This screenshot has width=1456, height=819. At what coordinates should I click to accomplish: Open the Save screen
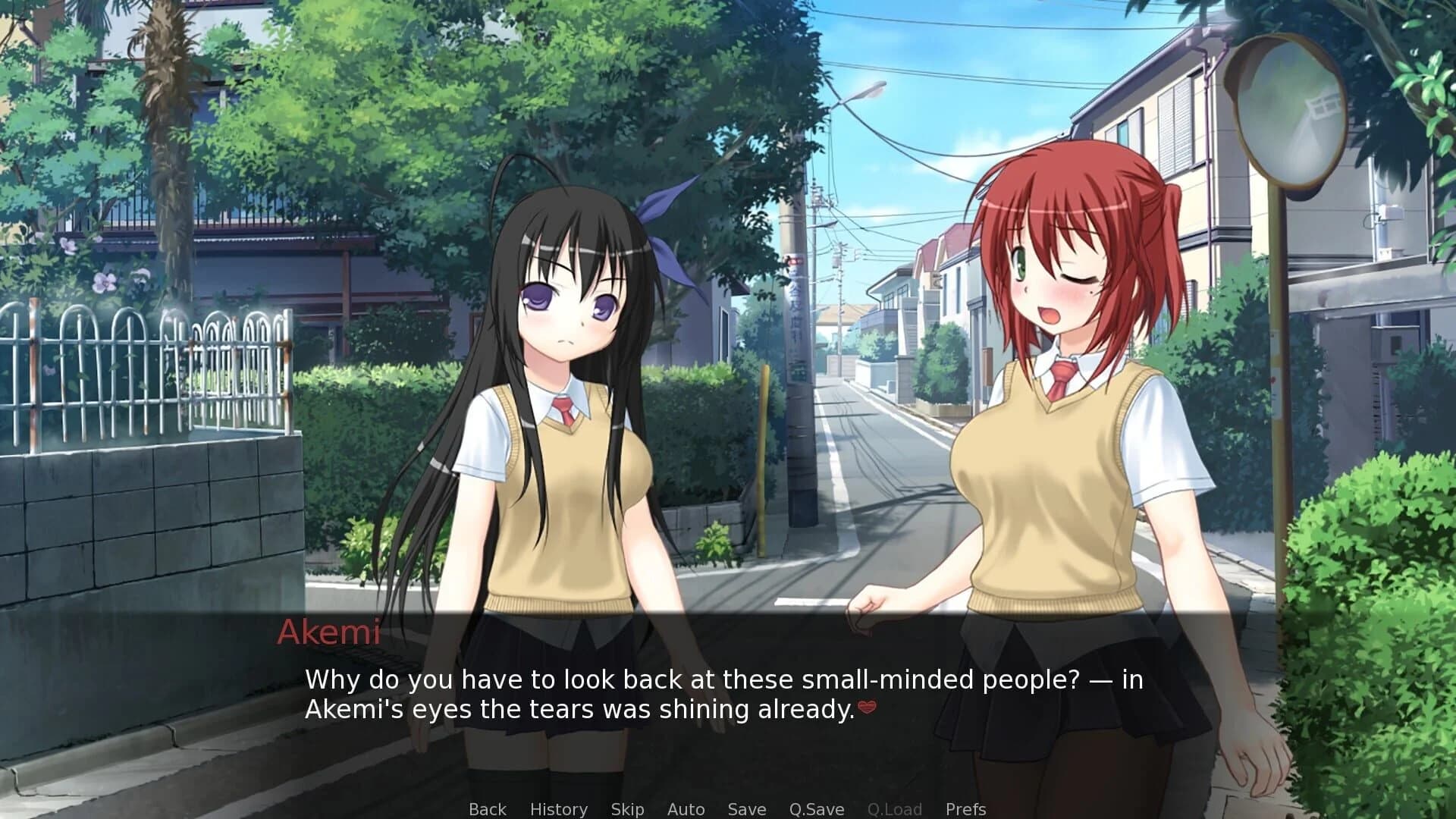[x=746, y=809]
